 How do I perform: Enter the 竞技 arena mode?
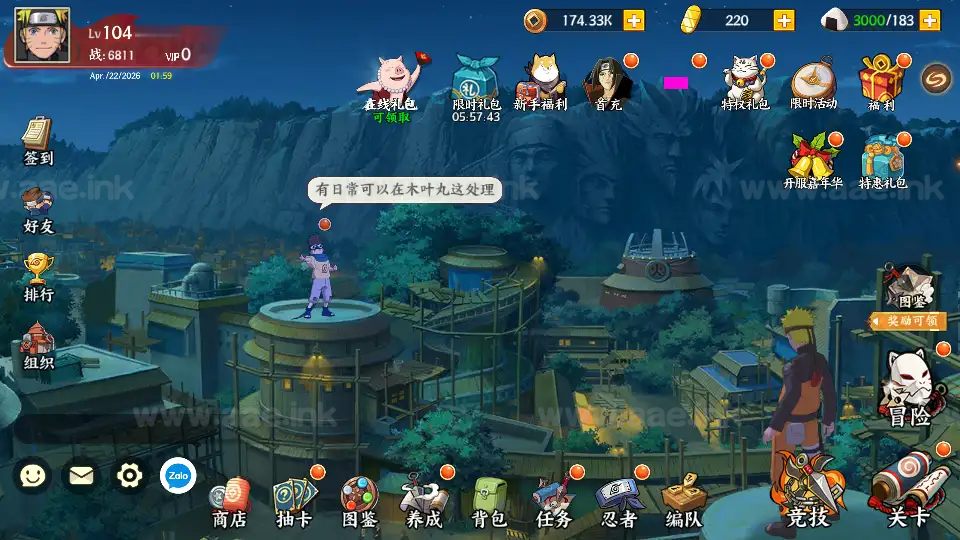[x=808, y=495]
